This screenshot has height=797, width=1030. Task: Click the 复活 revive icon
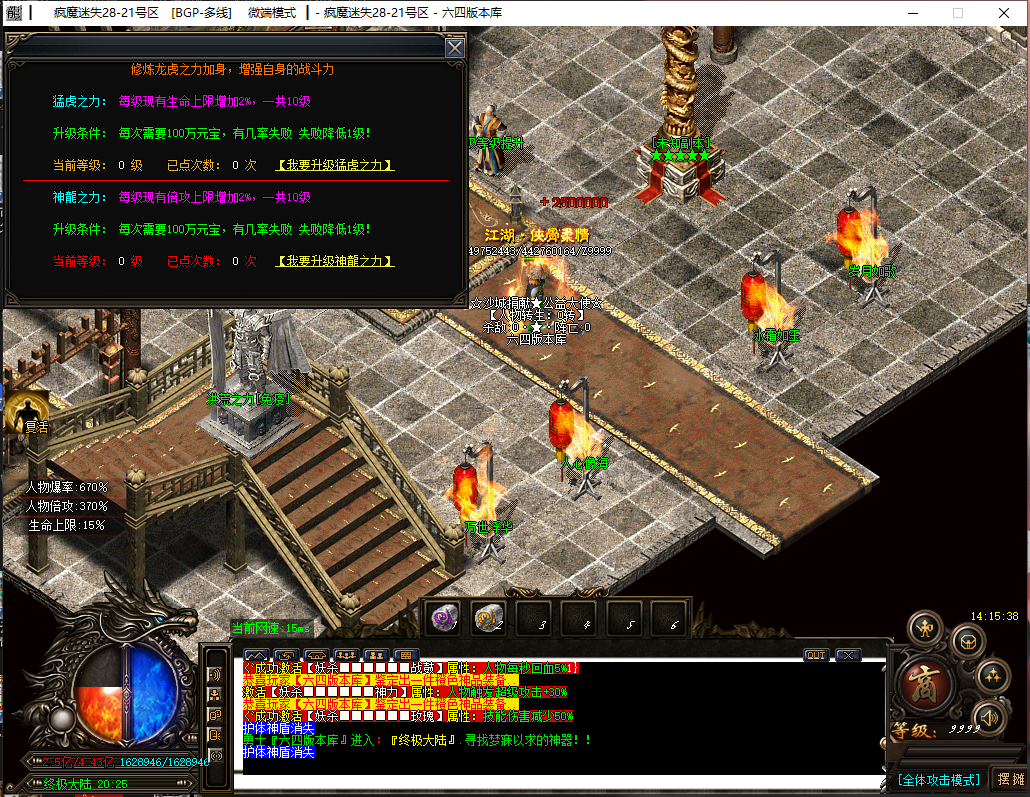pos(26,412)
